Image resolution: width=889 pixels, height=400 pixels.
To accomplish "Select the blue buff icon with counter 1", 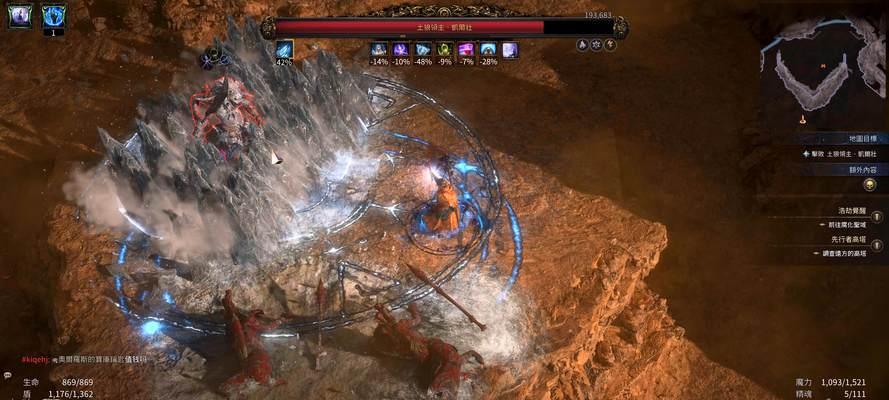I will tap(53, 16).
